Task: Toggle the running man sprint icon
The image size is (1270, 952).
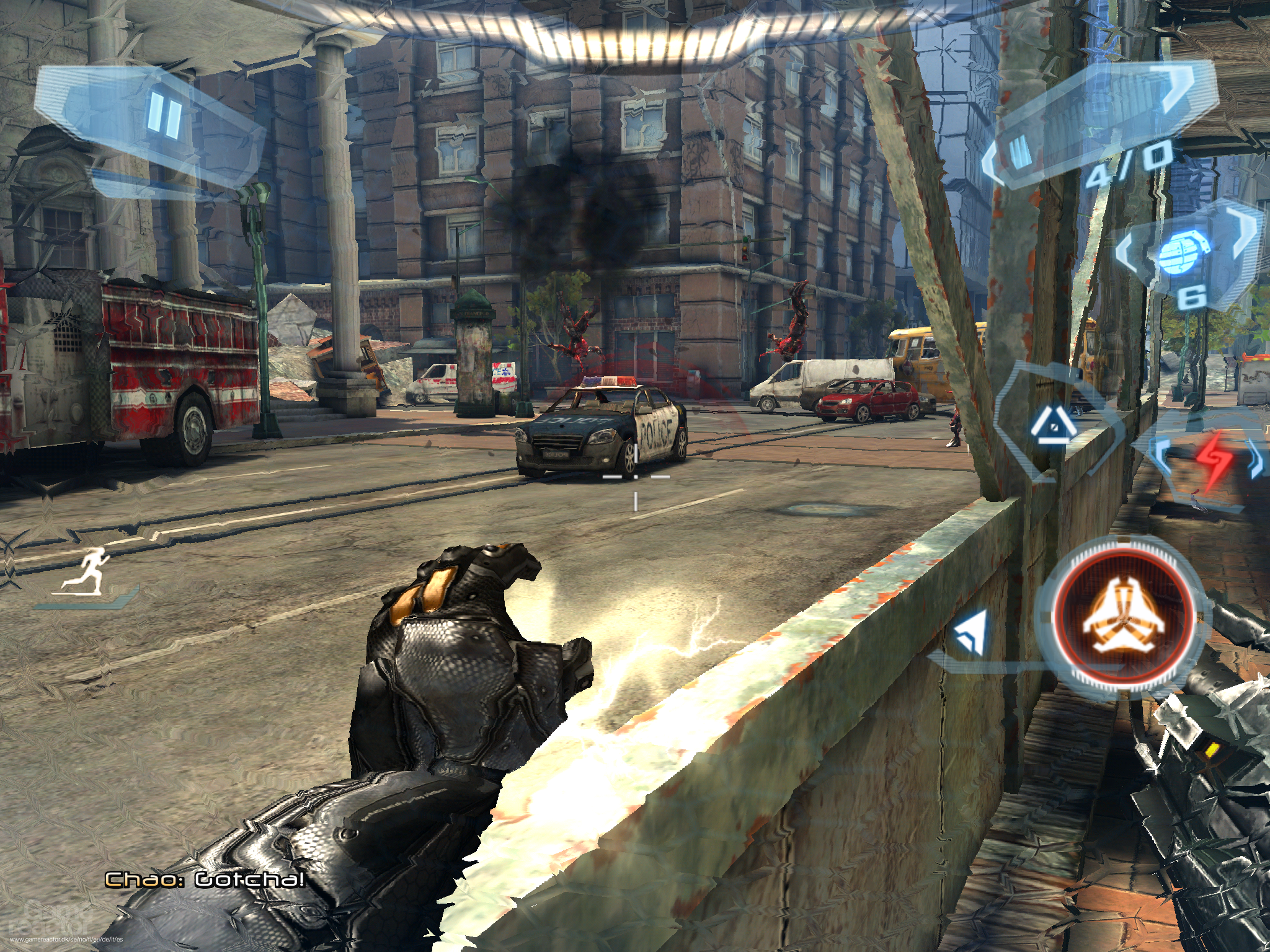Action: pos(86,569)
